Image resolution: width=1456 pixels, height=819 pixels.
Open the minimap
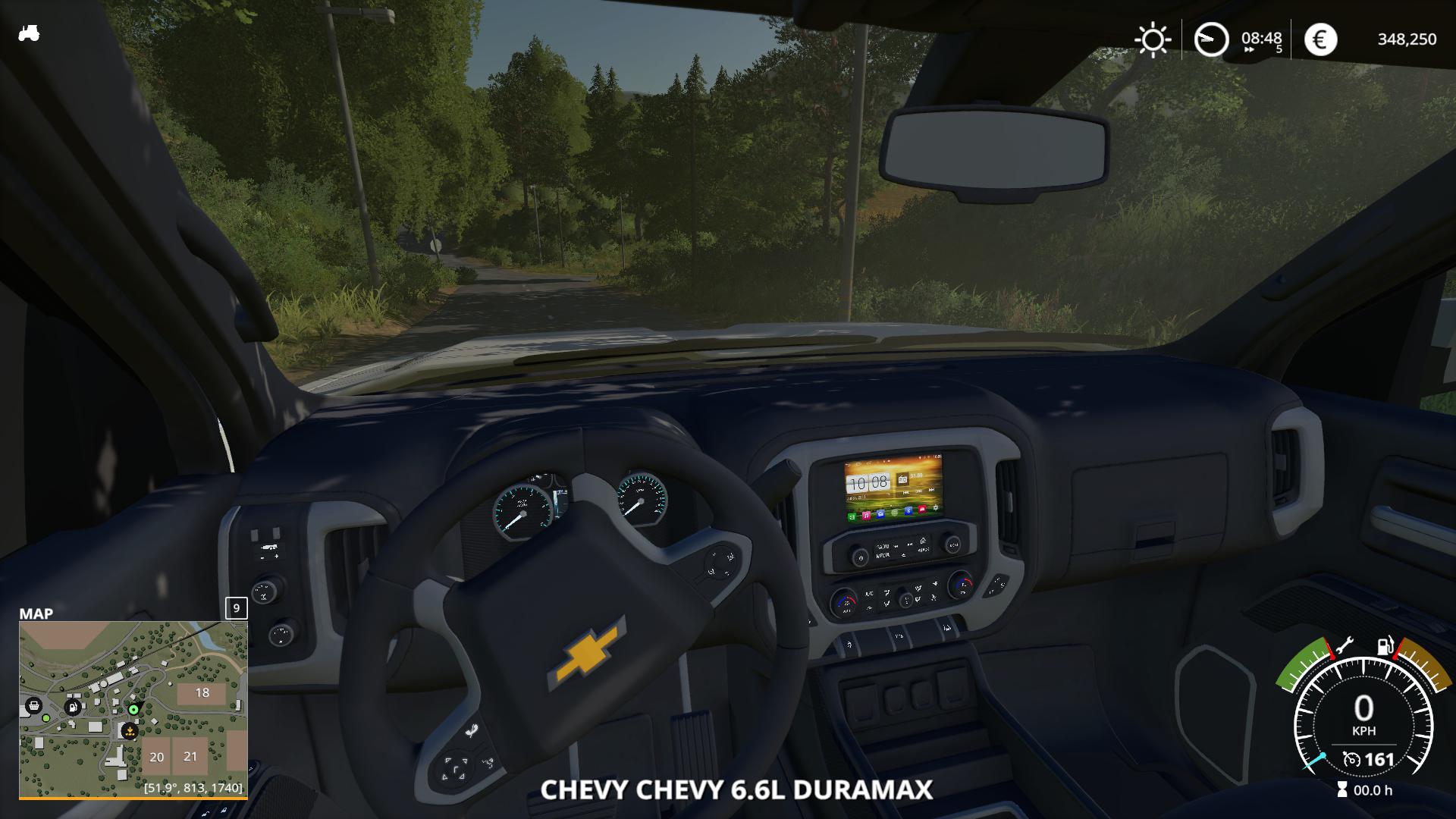pos(133,709)
